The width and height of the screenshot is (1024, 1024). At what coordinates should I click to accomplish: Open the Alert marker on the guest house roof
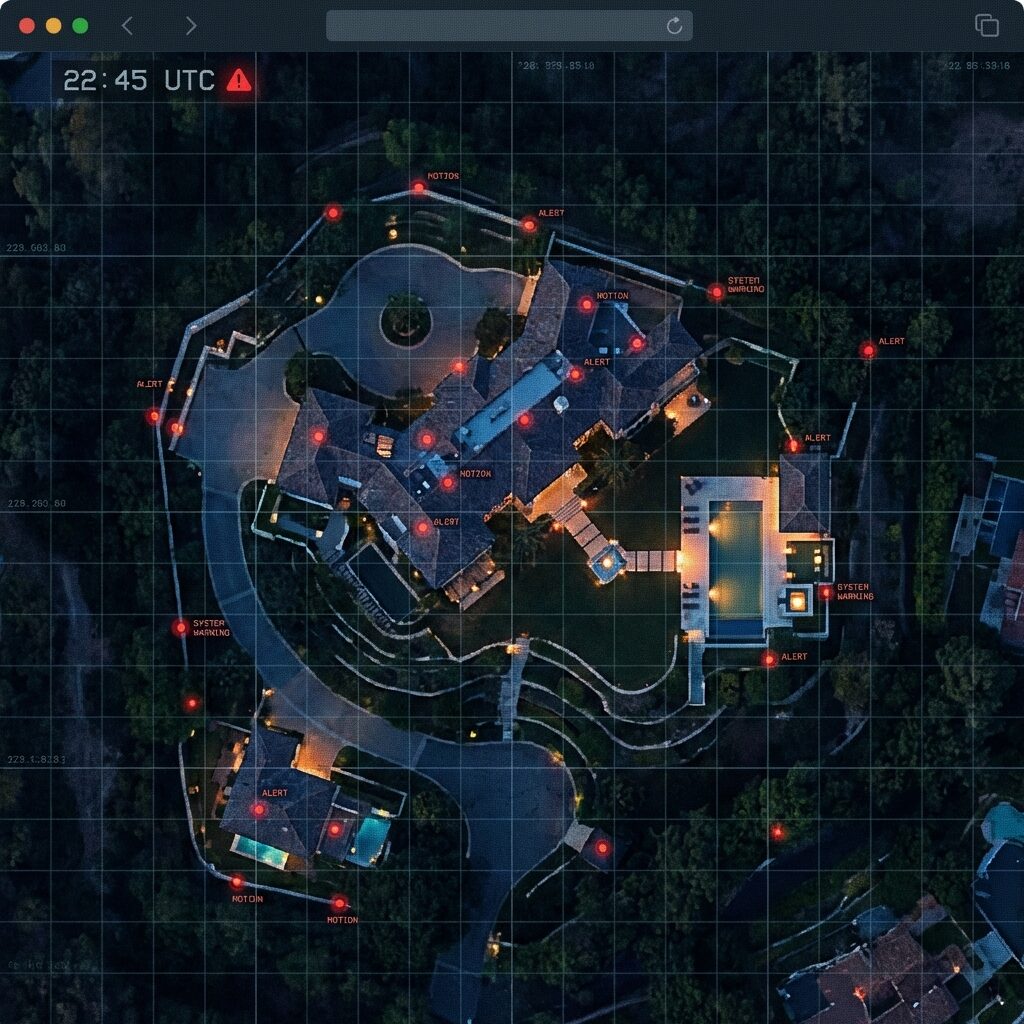[259, 809]
